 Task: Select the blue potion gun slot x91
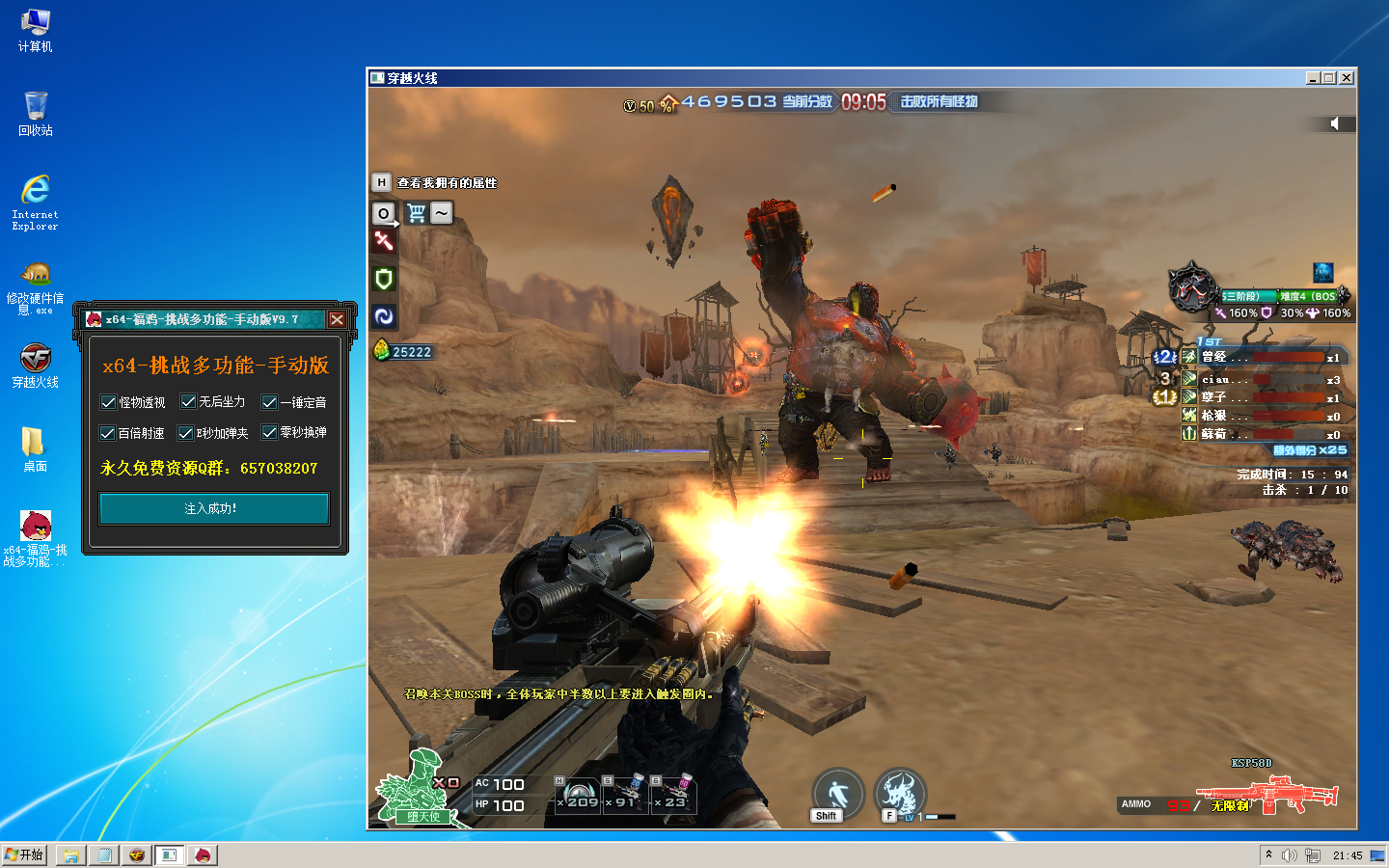point(627,796)
